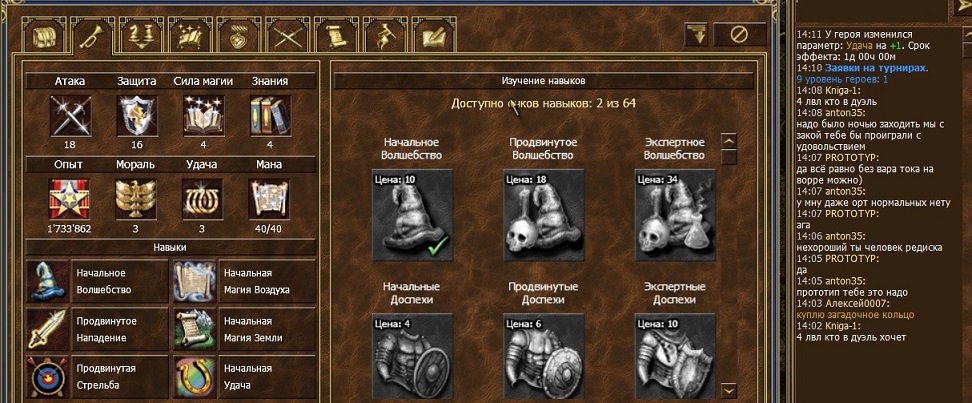Image resolution: width=972 pixels, height=403 pixels.
Task: Select the Атака crossed swords stat icon
Action: tap(69, 115)
